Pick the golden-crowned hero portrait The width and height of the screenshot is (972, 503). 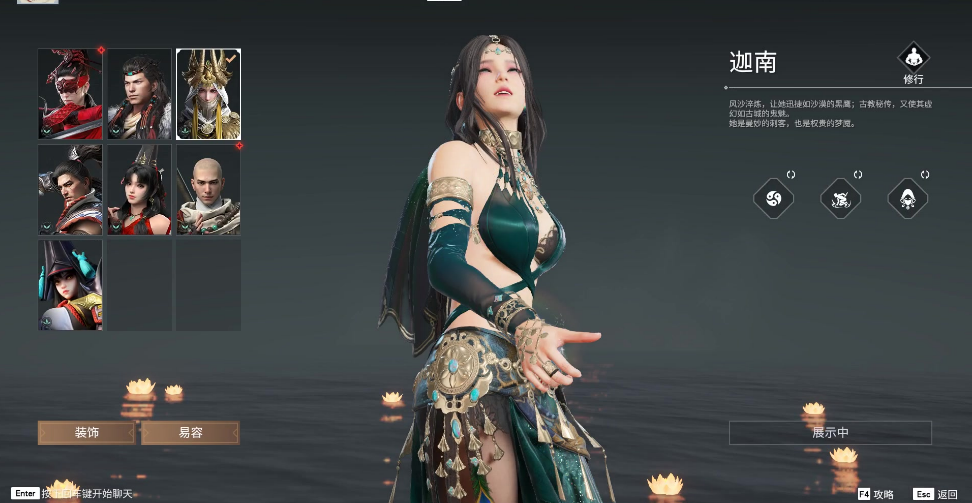208,94
